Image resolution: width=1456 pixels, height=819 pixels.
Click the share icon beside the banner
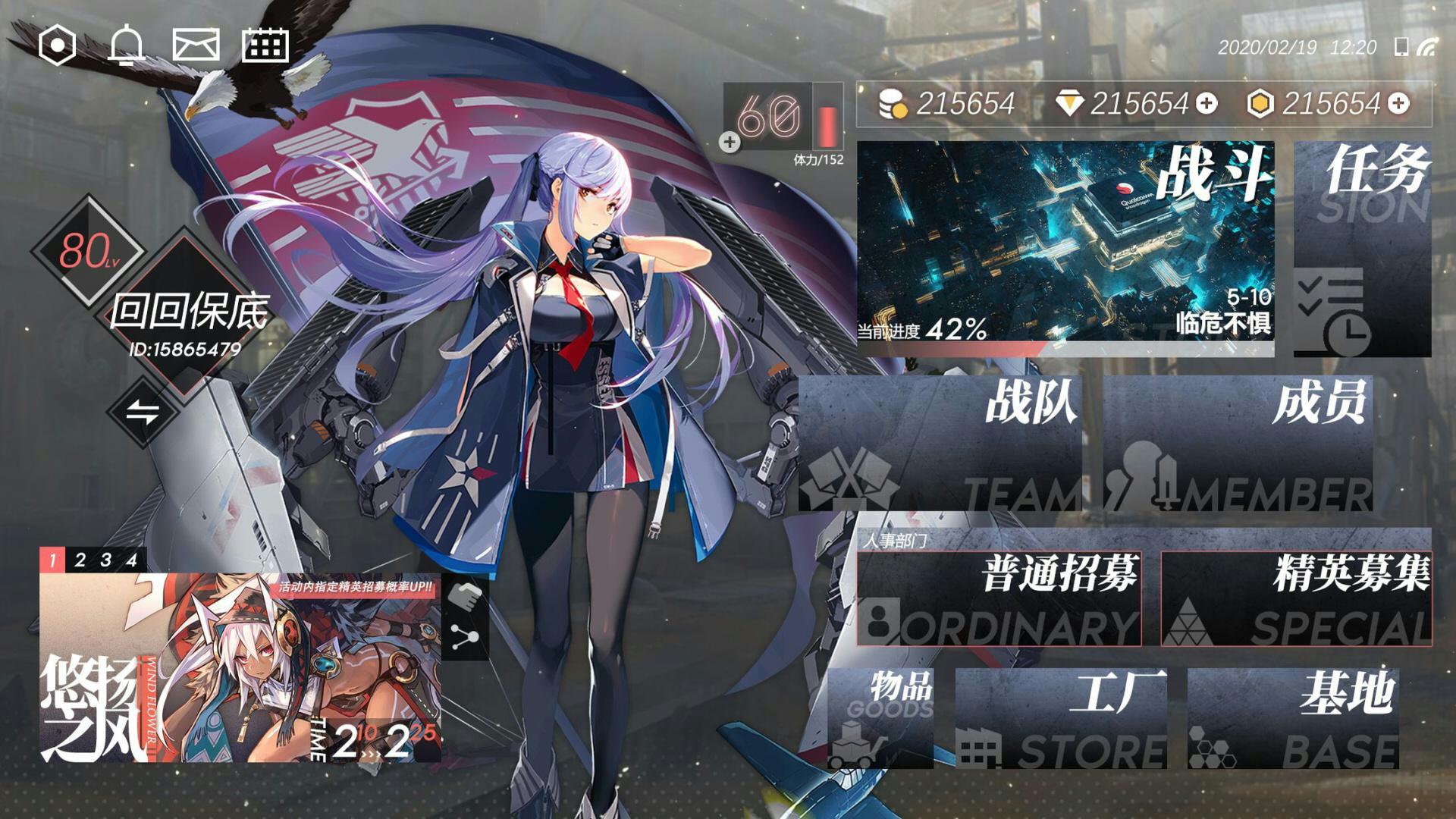point(464,637)
